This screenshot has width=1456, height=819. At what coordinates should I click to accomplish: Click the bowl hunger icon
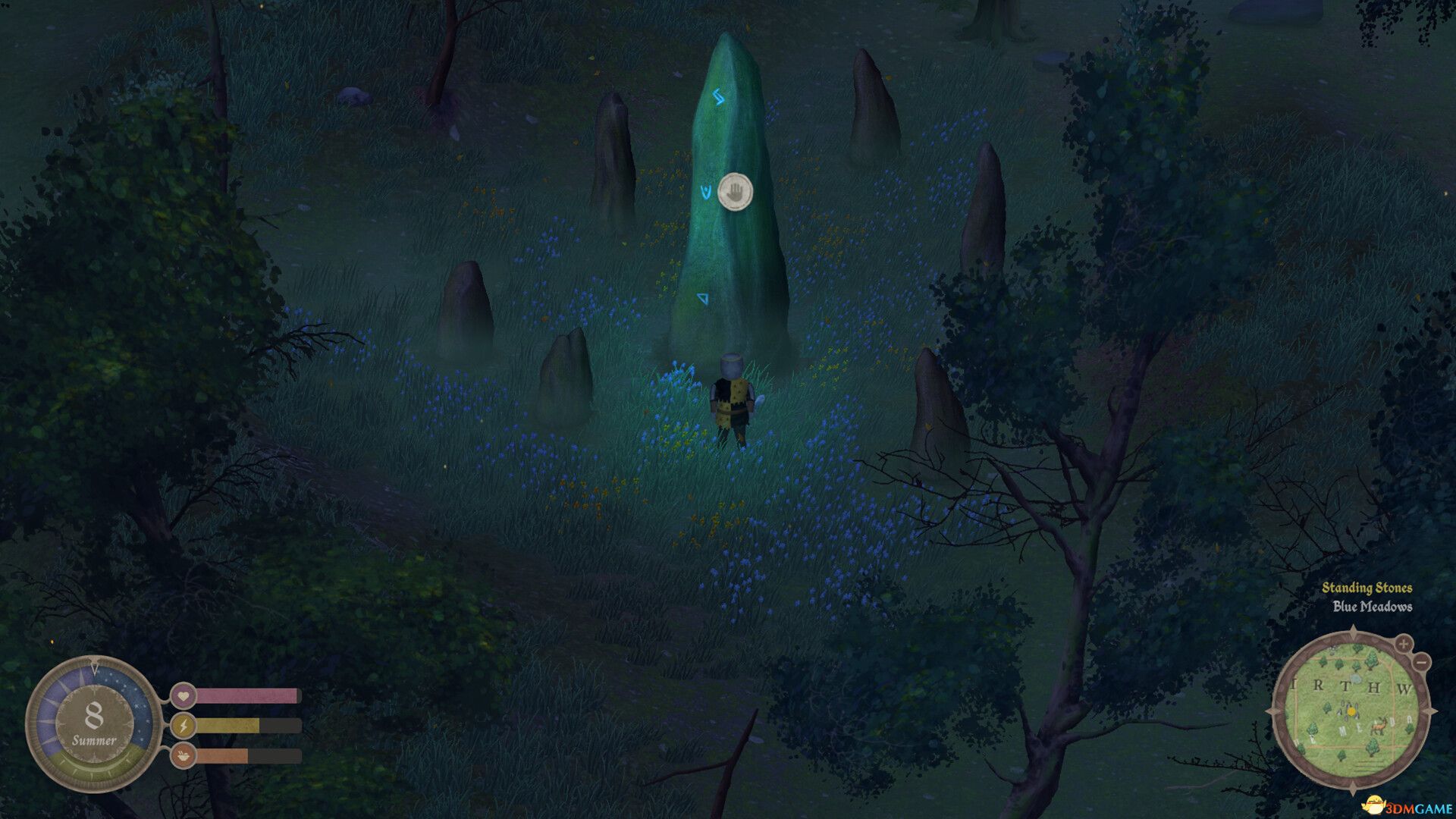click(184, 755)
